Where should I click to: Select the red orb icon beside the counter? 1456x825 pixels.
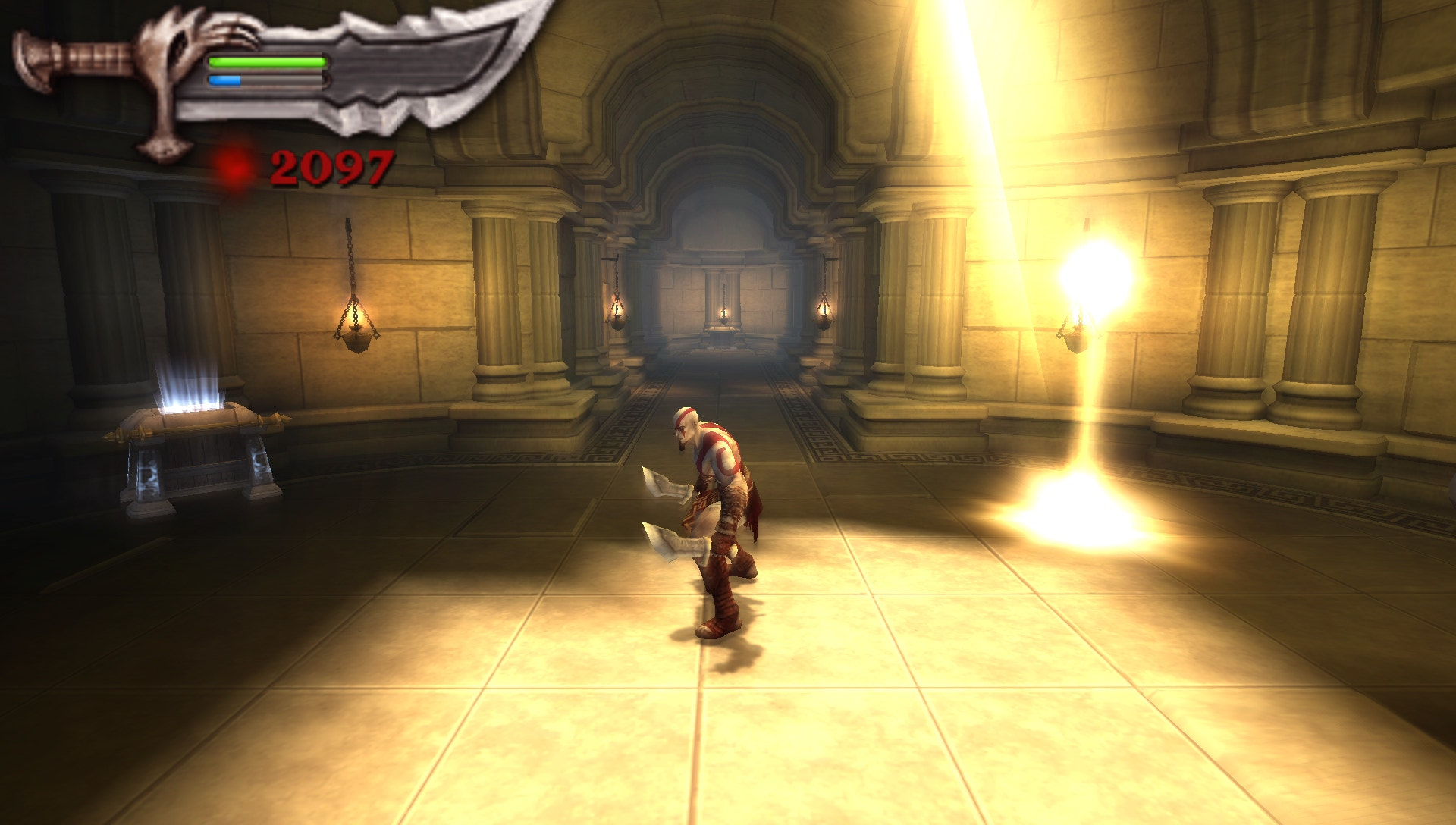[x=235, y=167]
